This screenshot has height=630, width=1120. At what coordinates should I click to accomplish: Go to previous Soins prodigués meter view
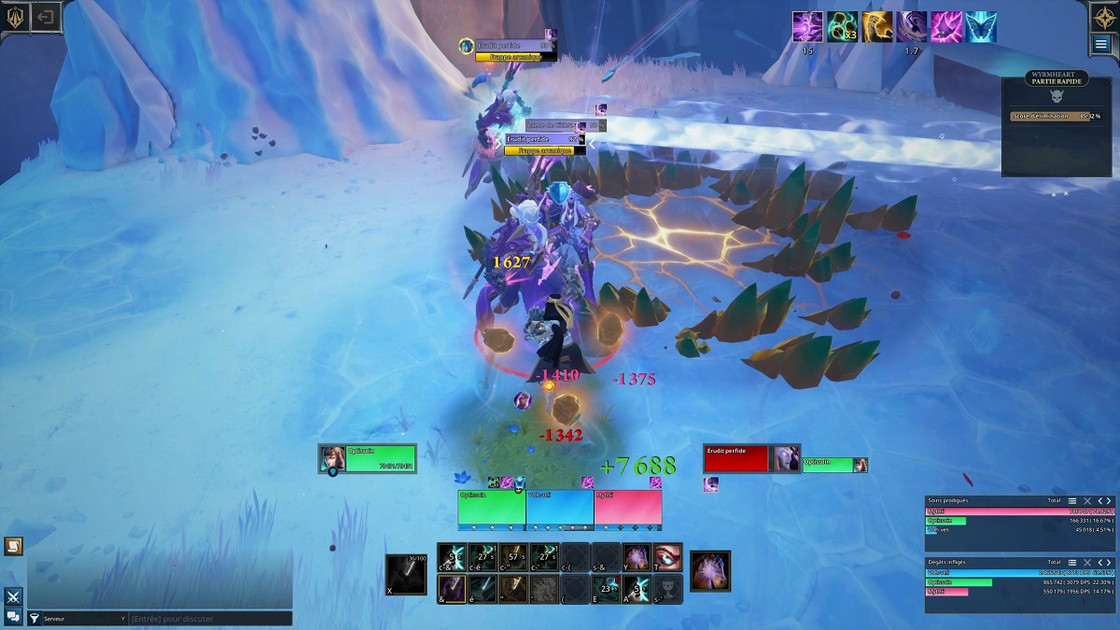(1100, 501)
